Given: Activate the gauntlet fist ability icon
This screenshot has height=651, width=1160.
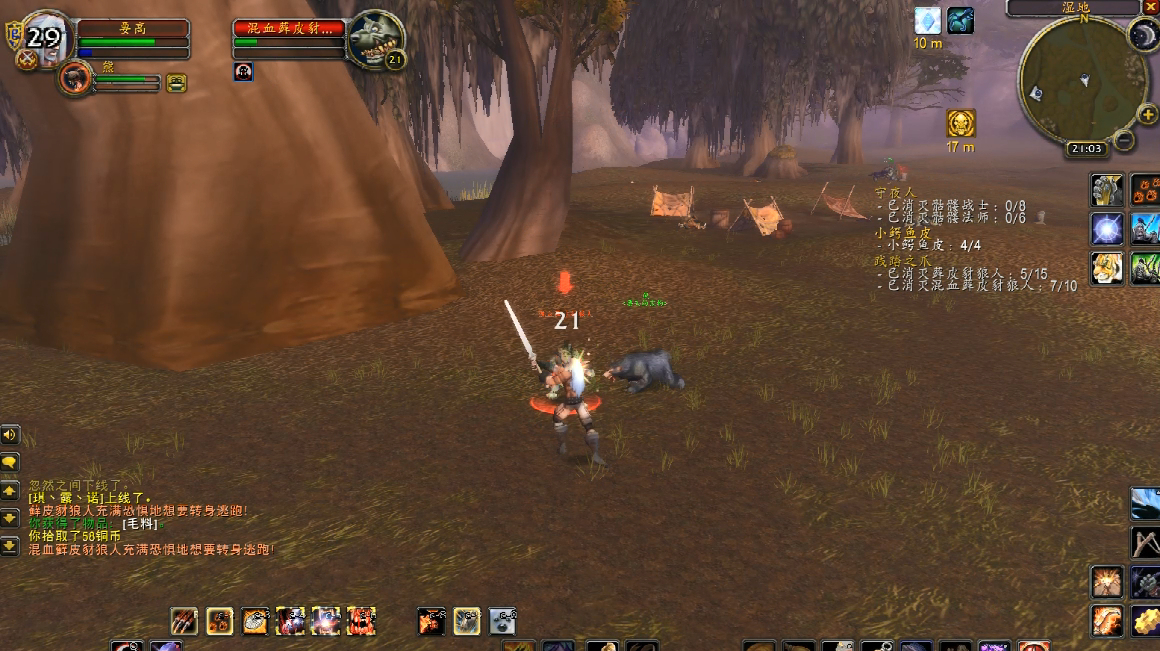Looking at the screenshot, I should [1107, 188].
